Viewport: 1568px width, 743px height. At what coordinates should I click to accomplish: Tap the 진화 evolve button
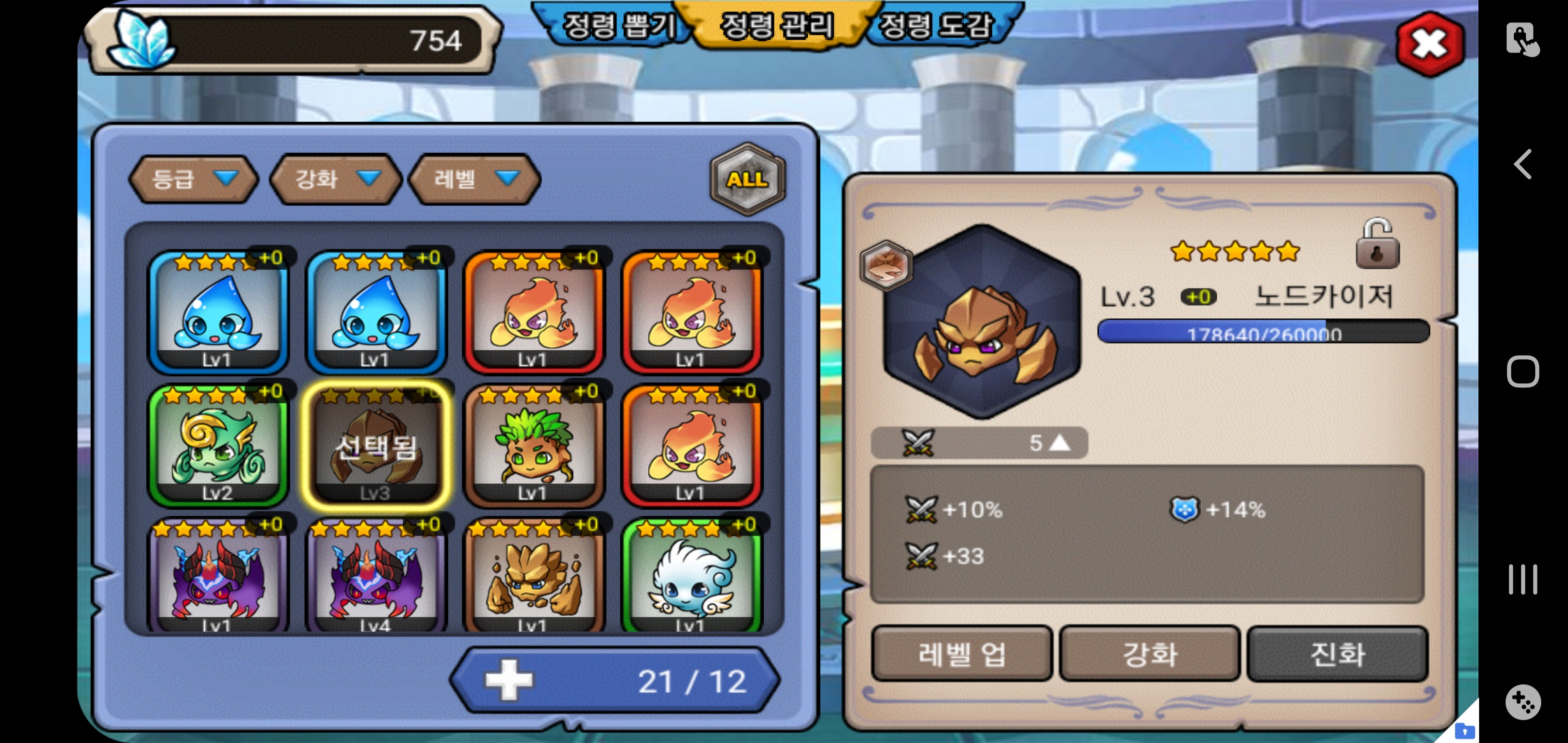click(1337, 654)
